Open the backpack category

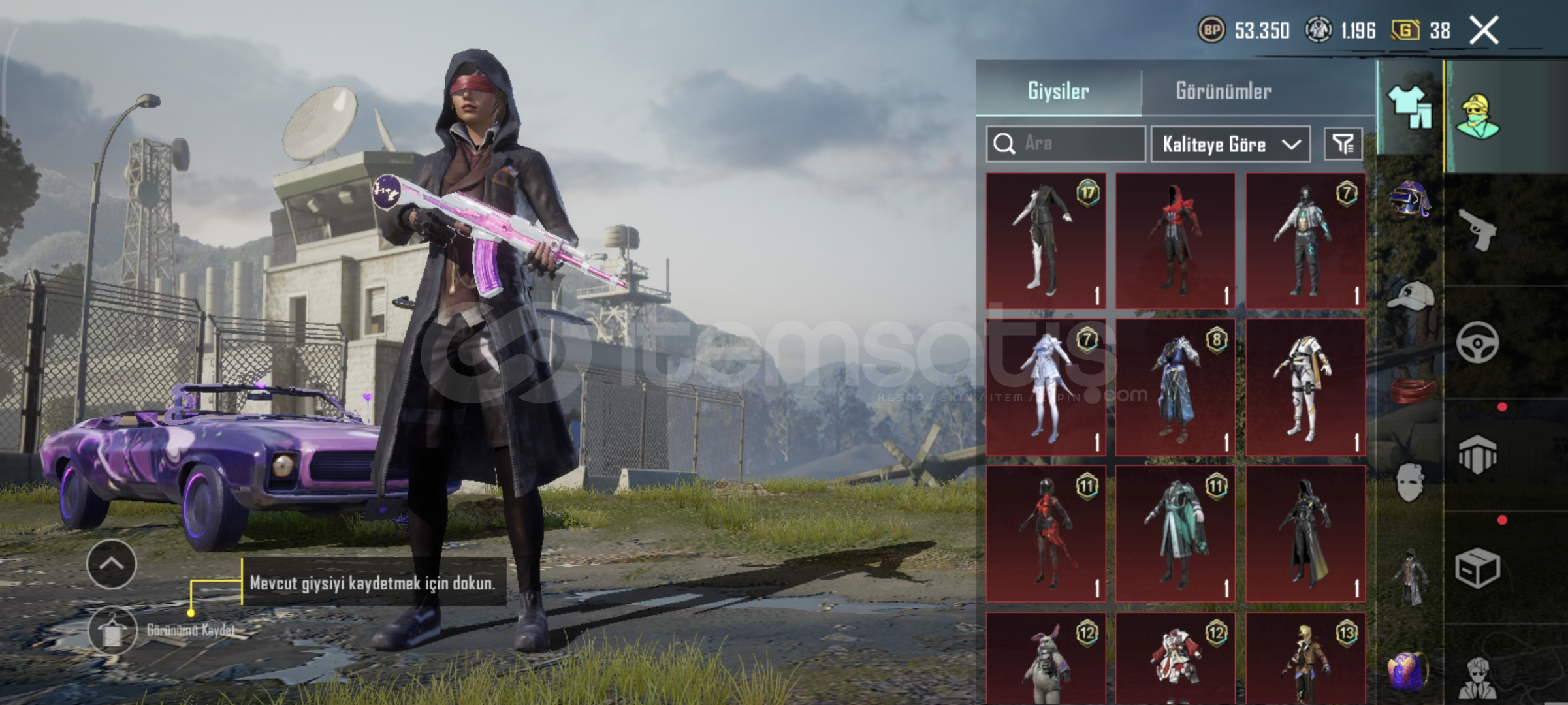pos(1409,669)
